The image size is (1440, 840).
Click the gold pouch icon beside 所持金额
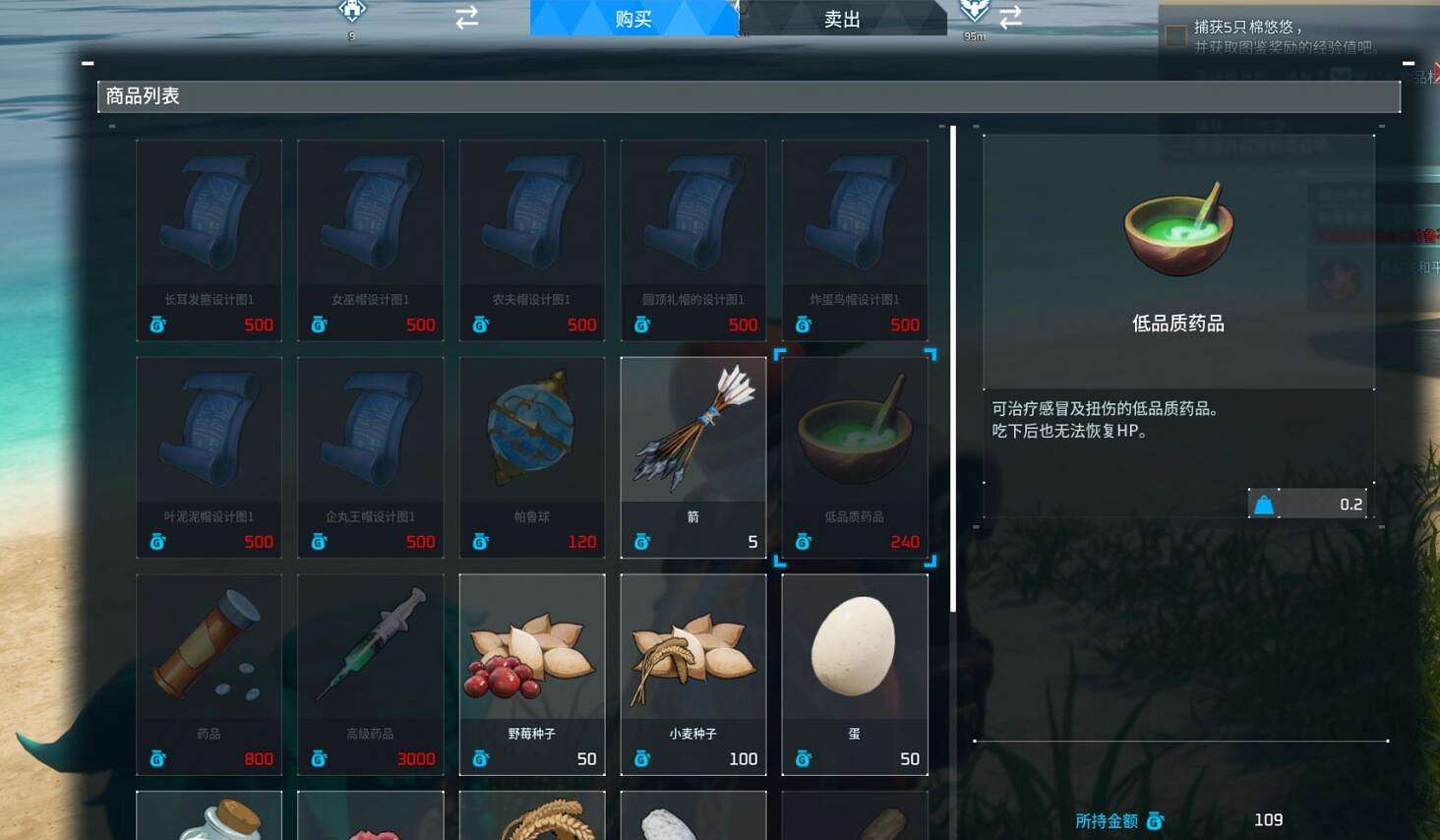(x=1153, y=820)
